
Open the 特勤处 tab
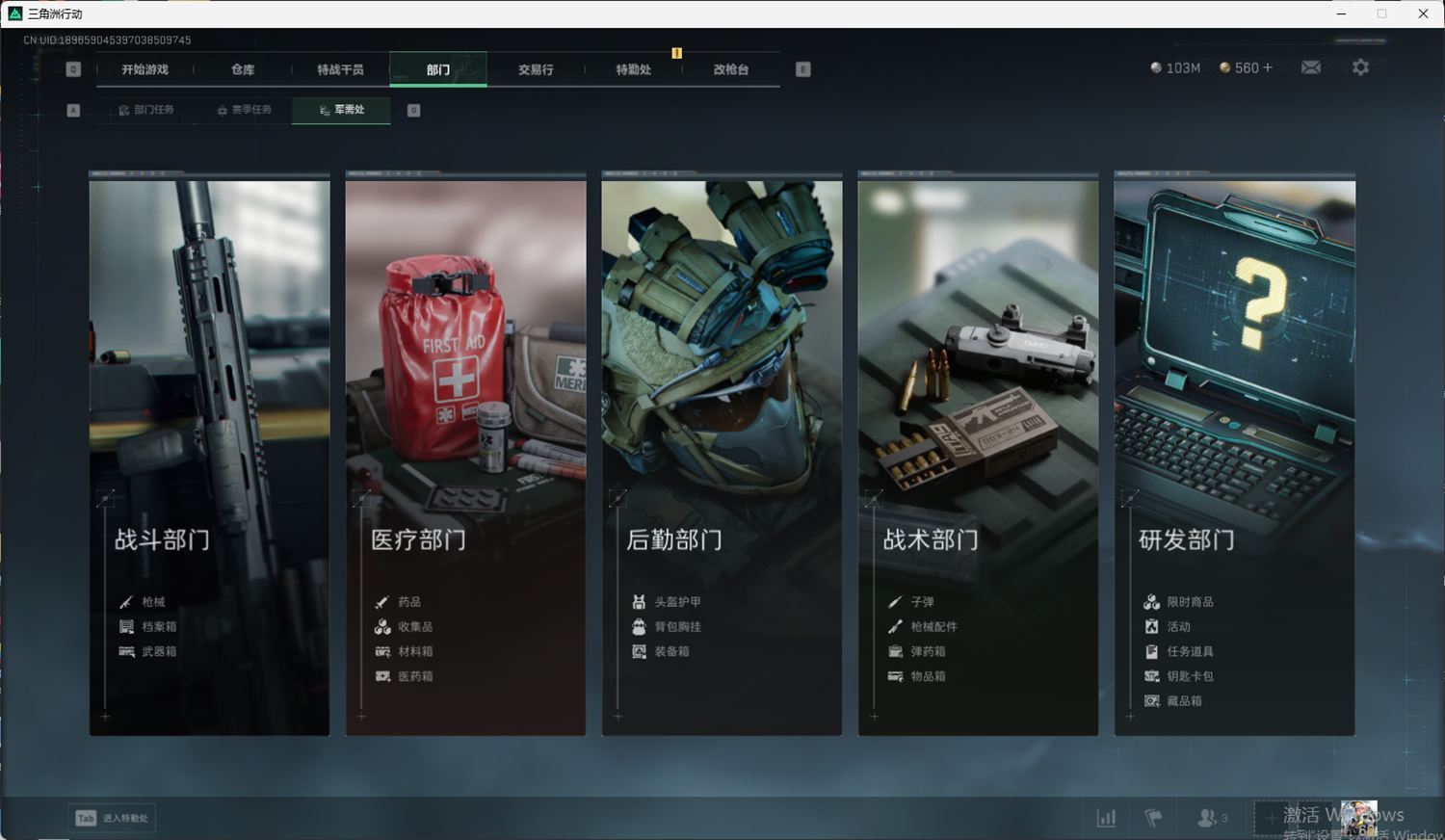(633, 69)
